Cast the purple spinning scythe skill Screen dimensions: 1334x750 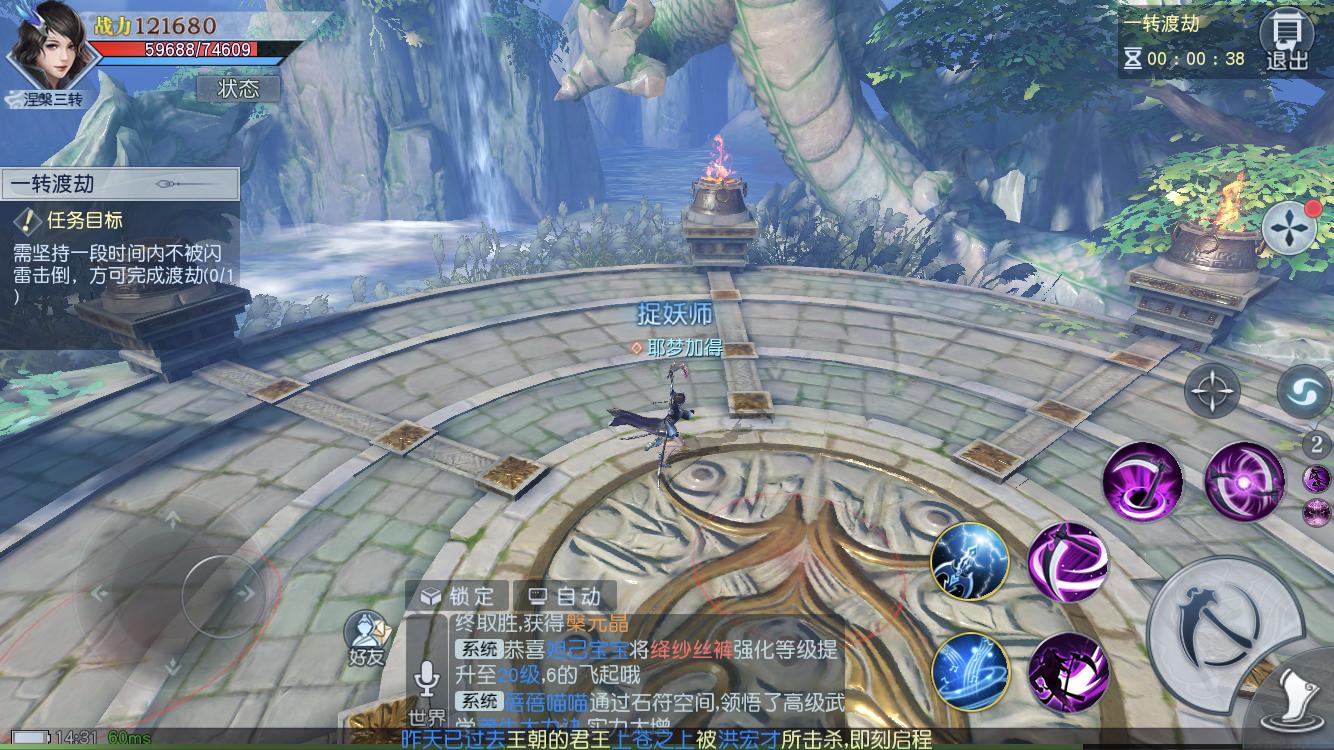coord(1067,562)
